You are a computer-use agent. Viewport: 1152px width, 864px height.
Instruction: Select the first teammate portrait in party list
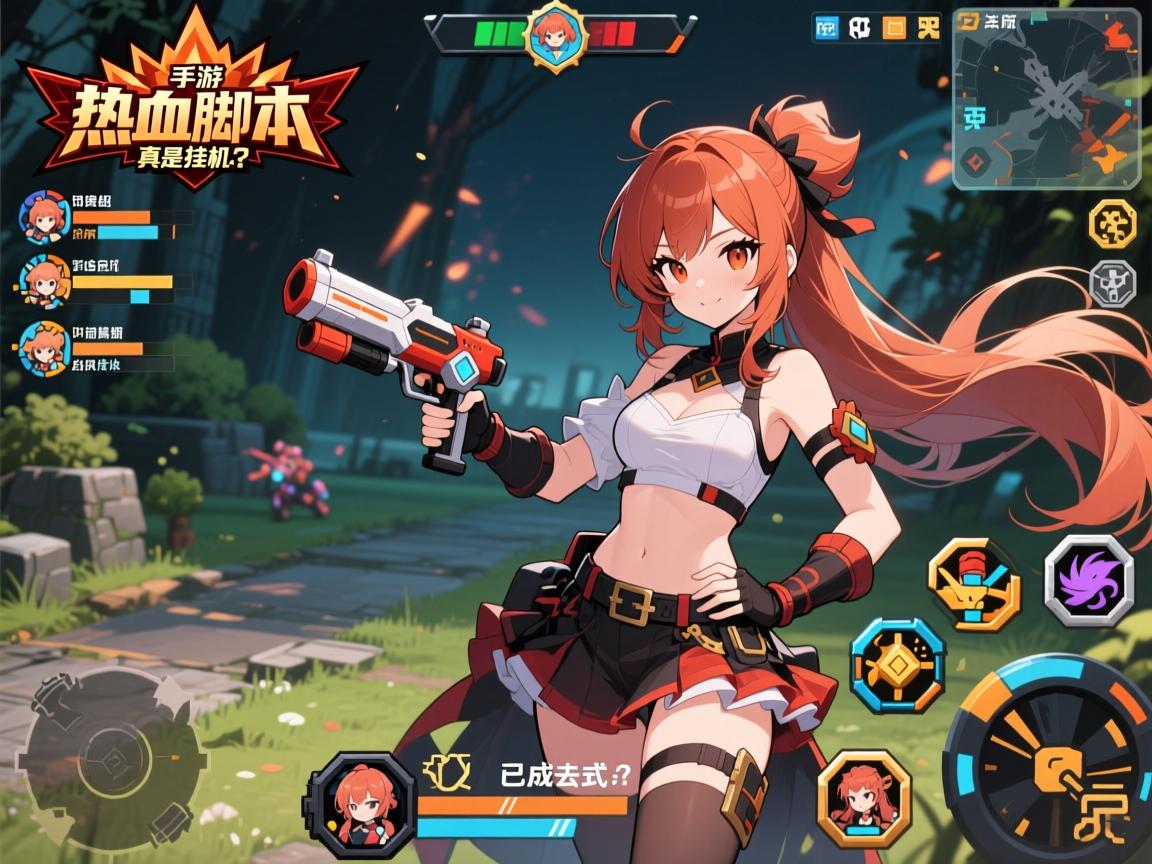click(x=42, y=216)
